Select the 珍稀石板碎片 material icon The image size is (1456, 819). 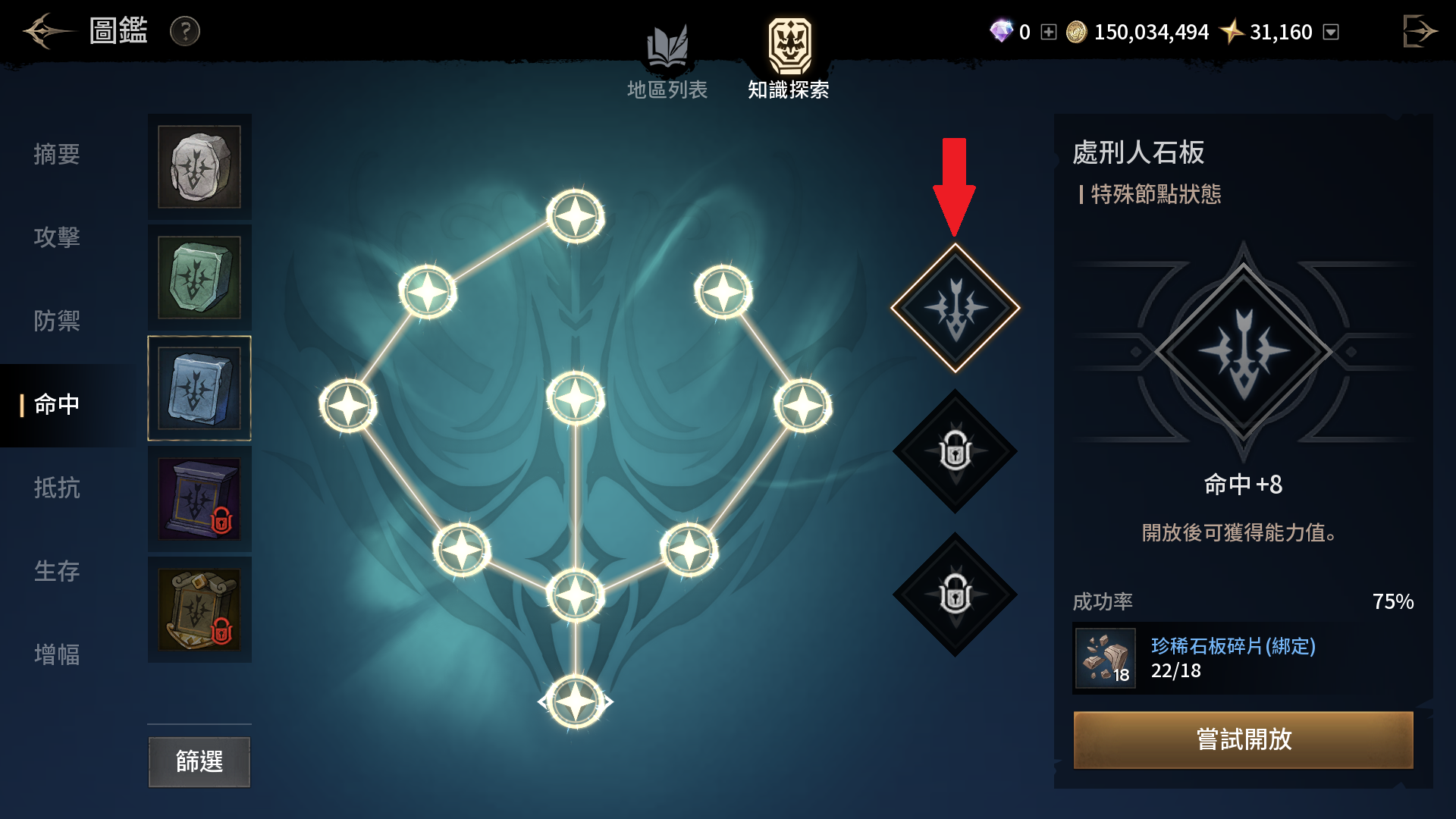(x=1106, y=658)
